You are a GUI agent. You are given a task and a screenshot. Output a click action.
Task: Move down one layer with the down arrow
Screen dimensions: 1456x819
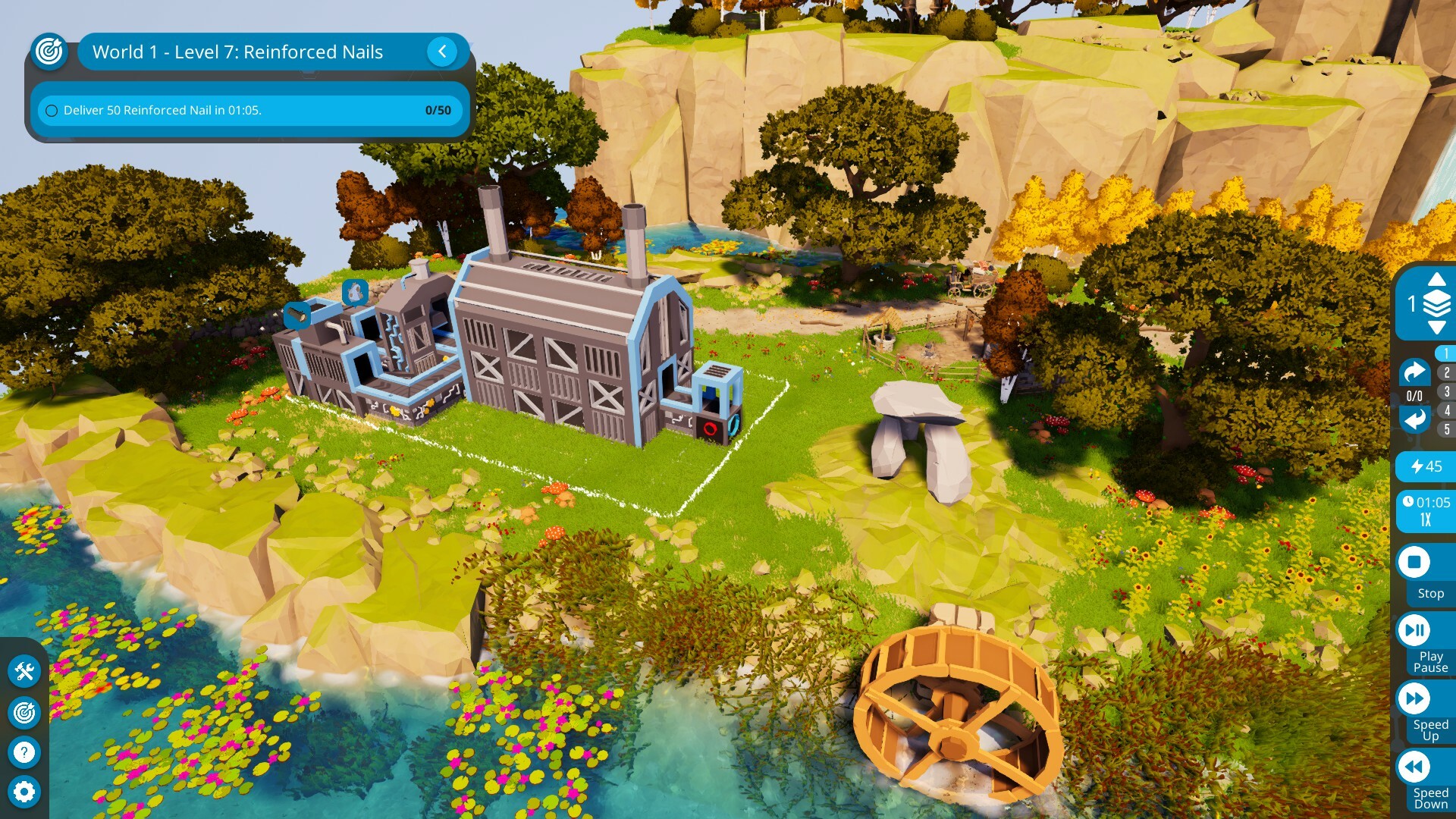(1436, 328)
